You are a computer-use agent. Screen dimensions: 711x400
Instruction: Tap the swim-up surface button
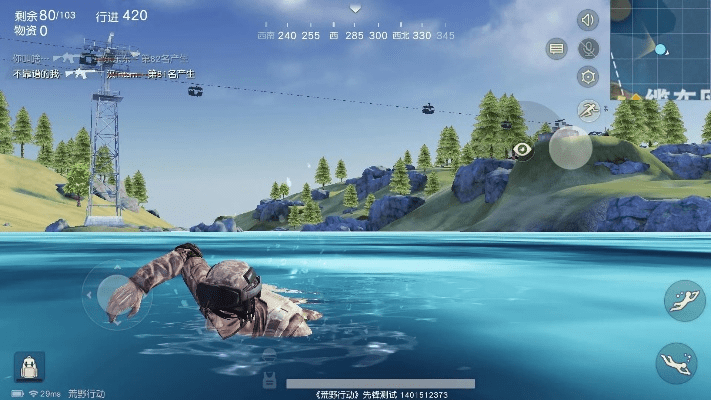coord(684,301)
